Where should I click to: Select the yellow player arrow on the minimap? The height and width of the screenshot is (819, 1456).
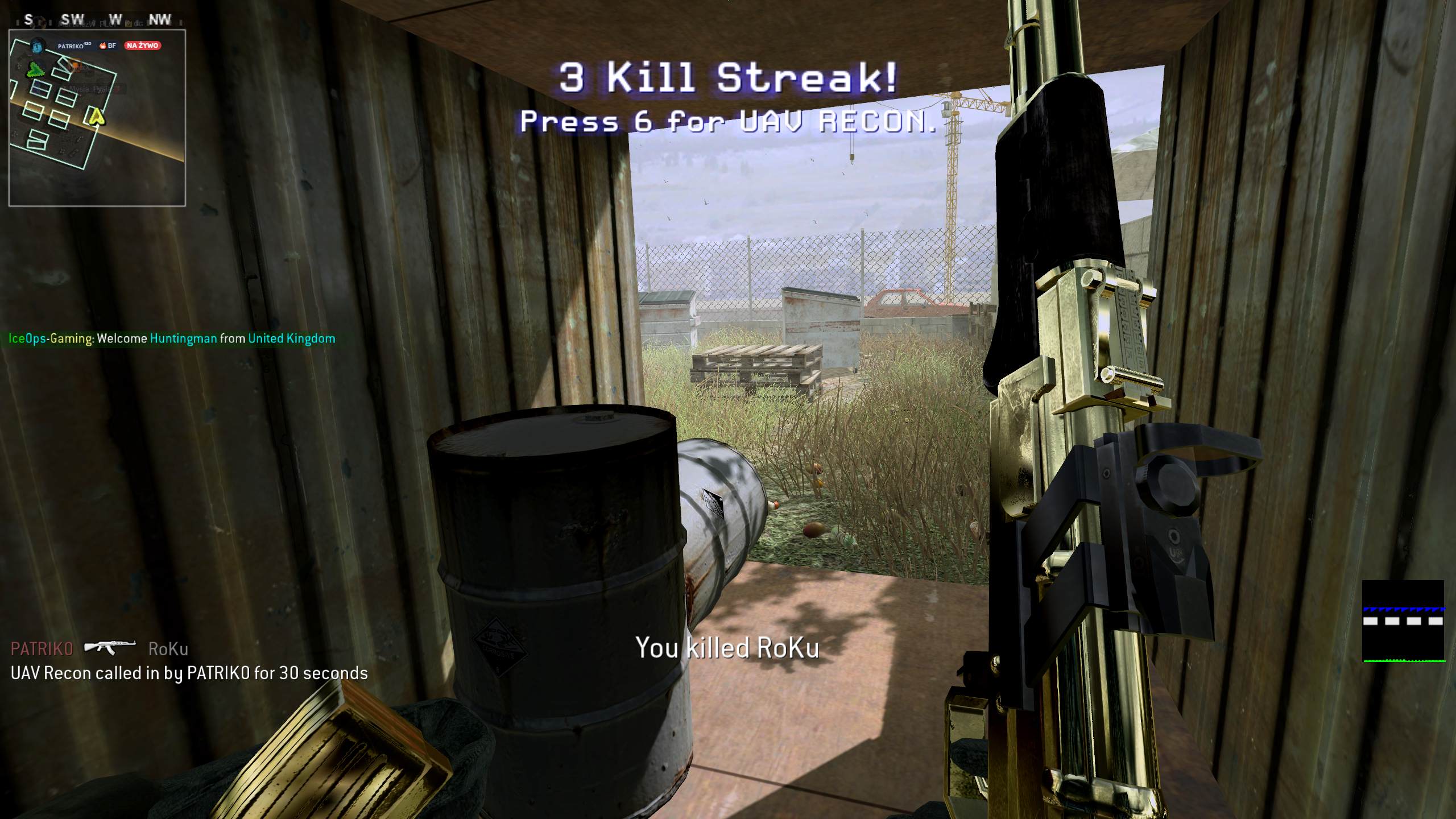[x=97, y=117]
